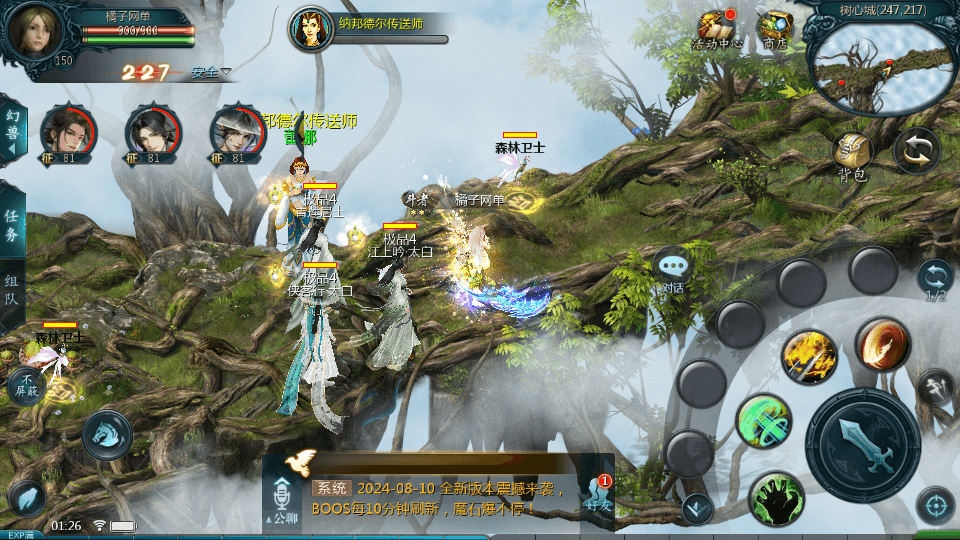Activate the red fire swirl skill
This screenshot has width=960, height=540.
[x=881, y=346]
